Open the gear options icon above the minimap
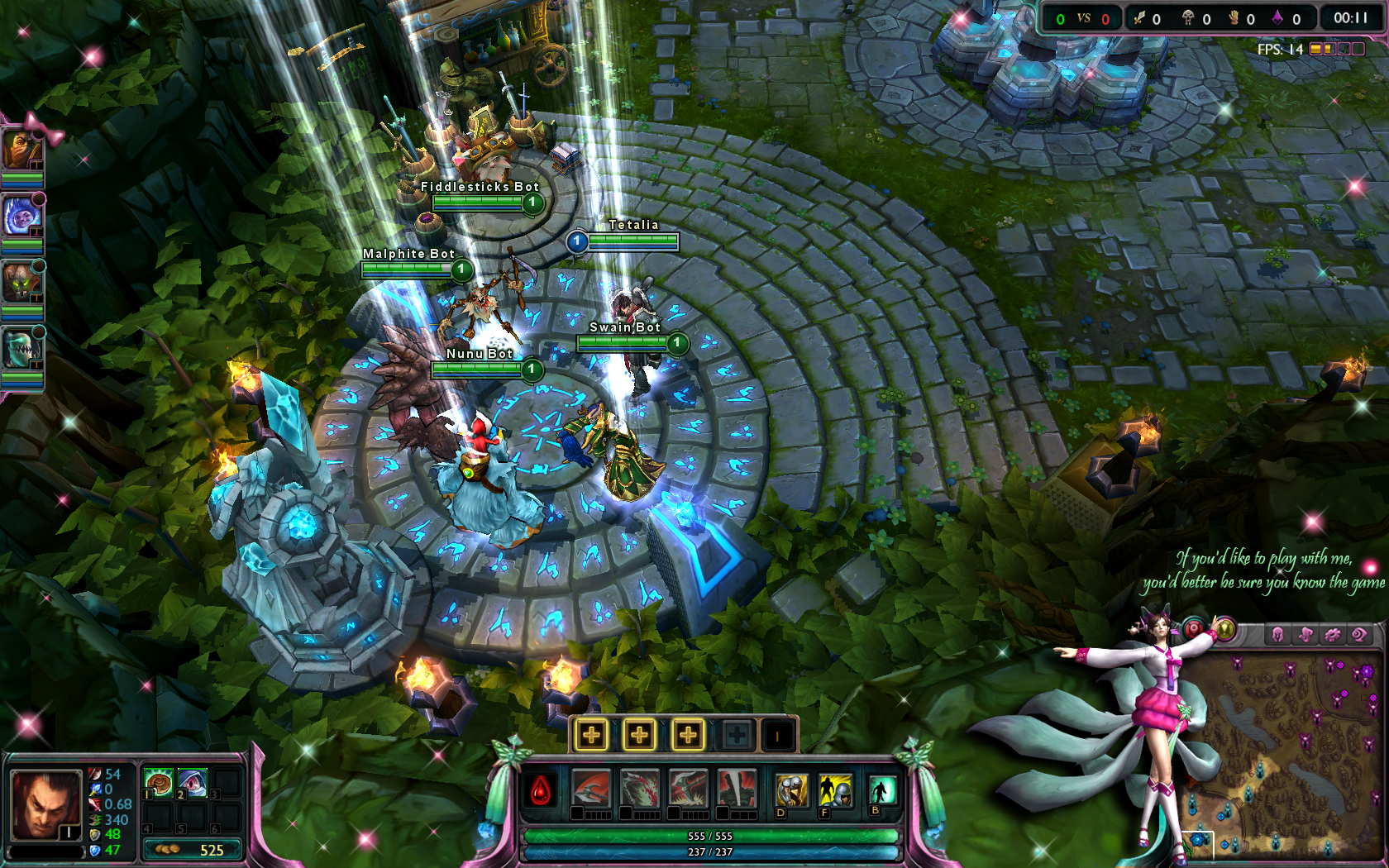This screenshot has height=868, width=1389. click(x=1332, y=633)
